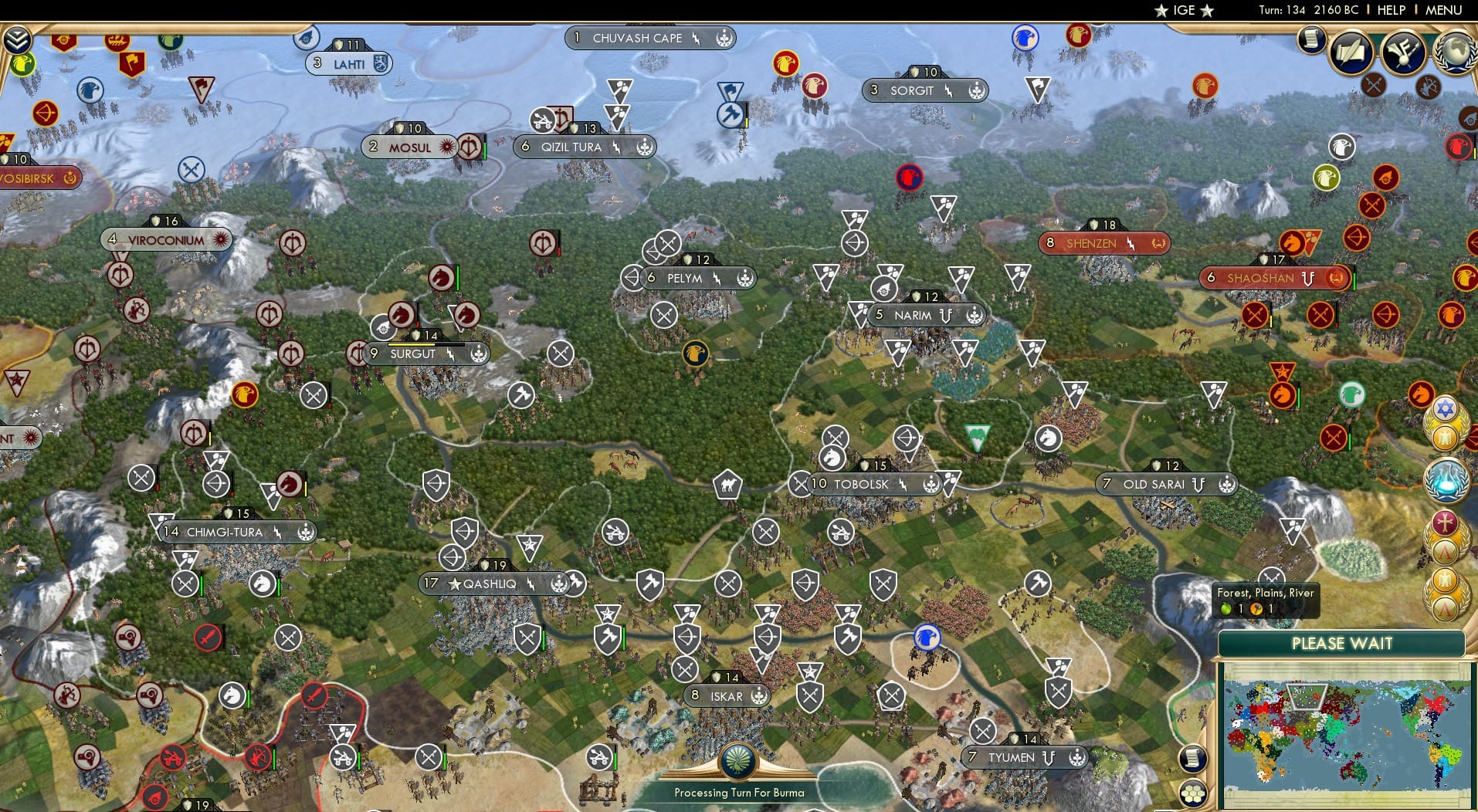Open HELP from the top bar
The width and height of the screenshot is (1478, 812).
tap(1390, 10)
